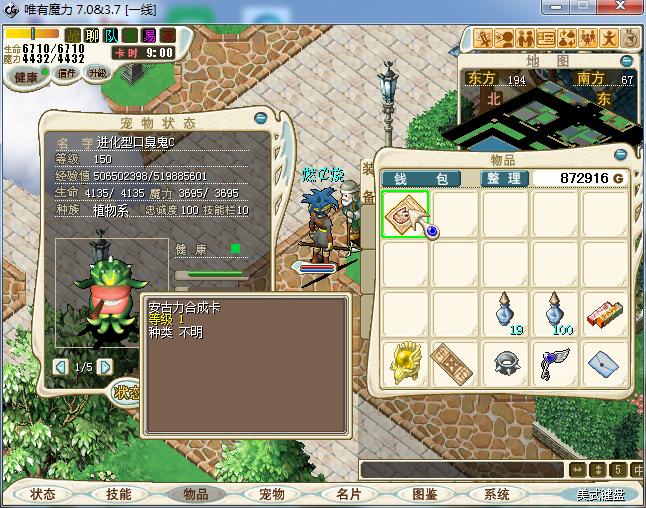Open the 状态 (Status) menu at the bottom
Image resolution: width=646 pixels, height=508 pixels.
point(43,494)
